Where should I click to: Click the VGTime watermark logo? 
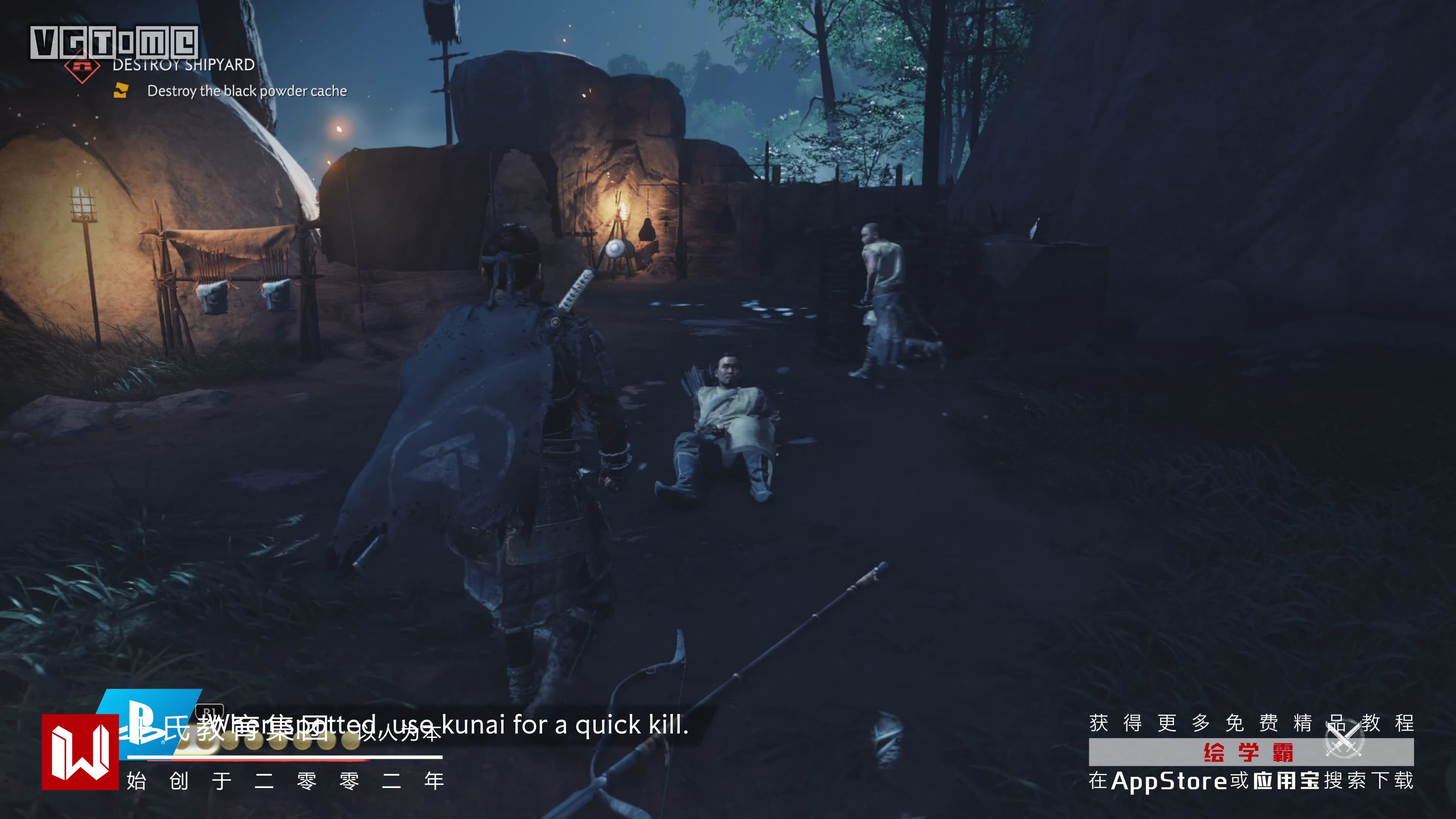114,42
